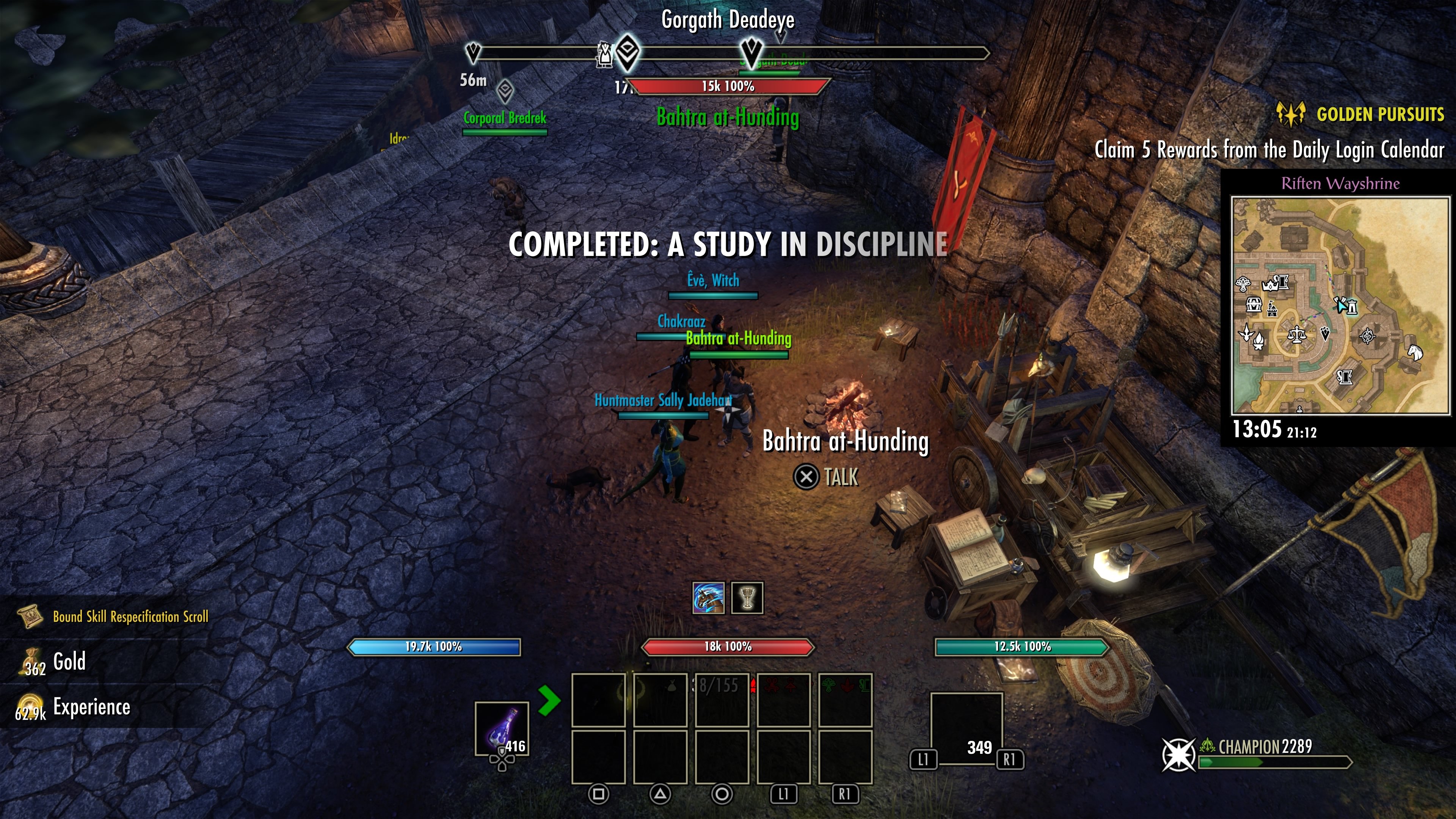Viewport: 1456px width, 819px height.
Task: Select the goblet buff icon
Action: tap(747, 598)
